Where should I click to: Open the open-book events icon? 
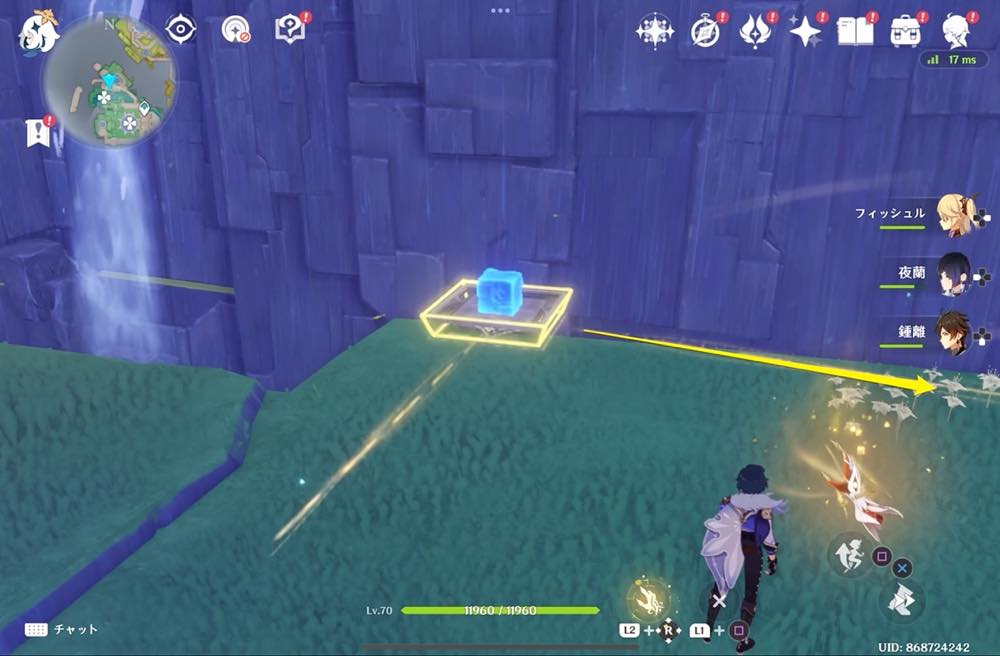click(856, 32)
